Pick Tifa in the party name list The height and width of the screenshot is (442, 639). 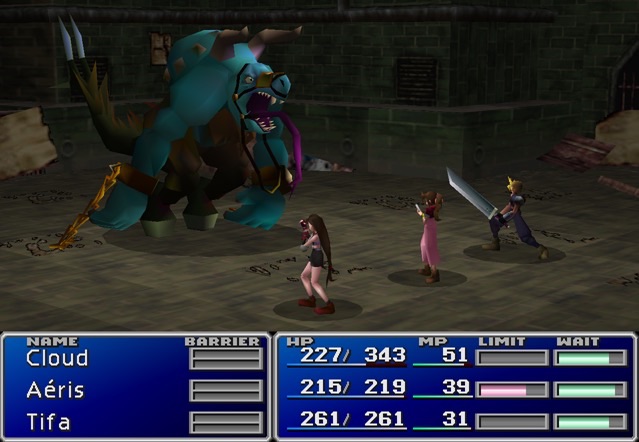49,422
